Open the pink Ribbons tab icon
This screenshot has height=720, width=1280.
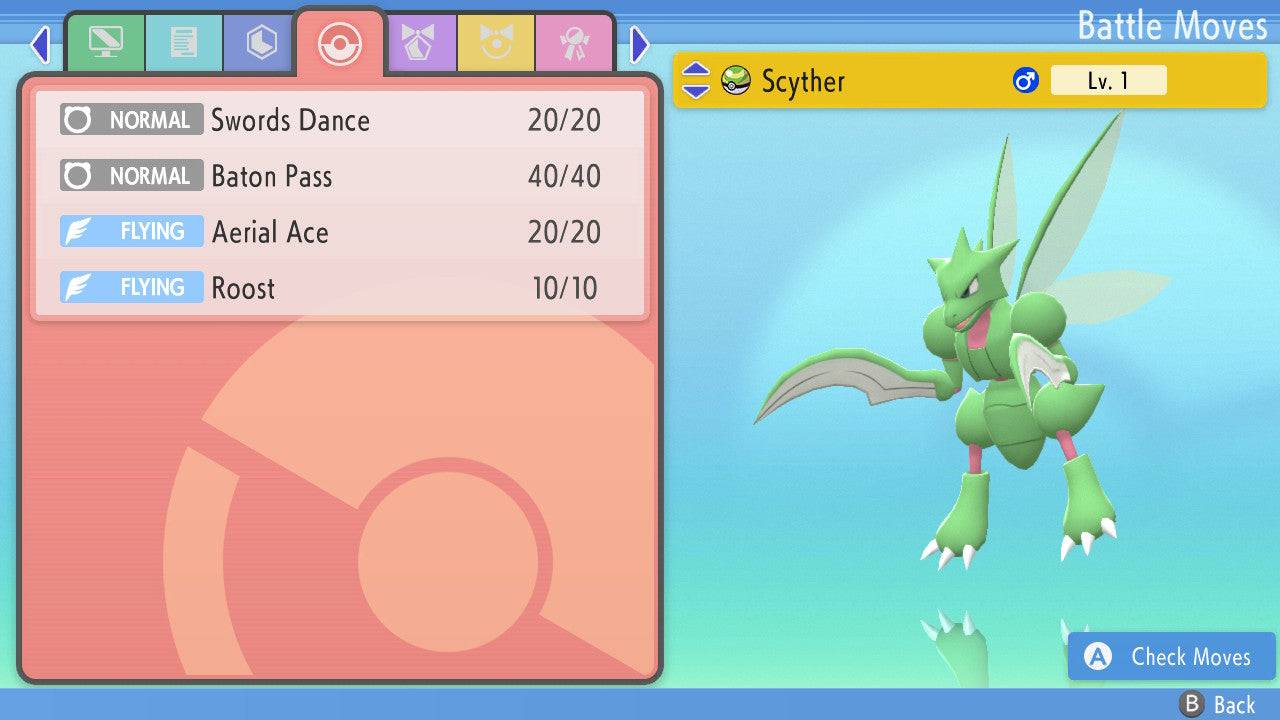573,42
